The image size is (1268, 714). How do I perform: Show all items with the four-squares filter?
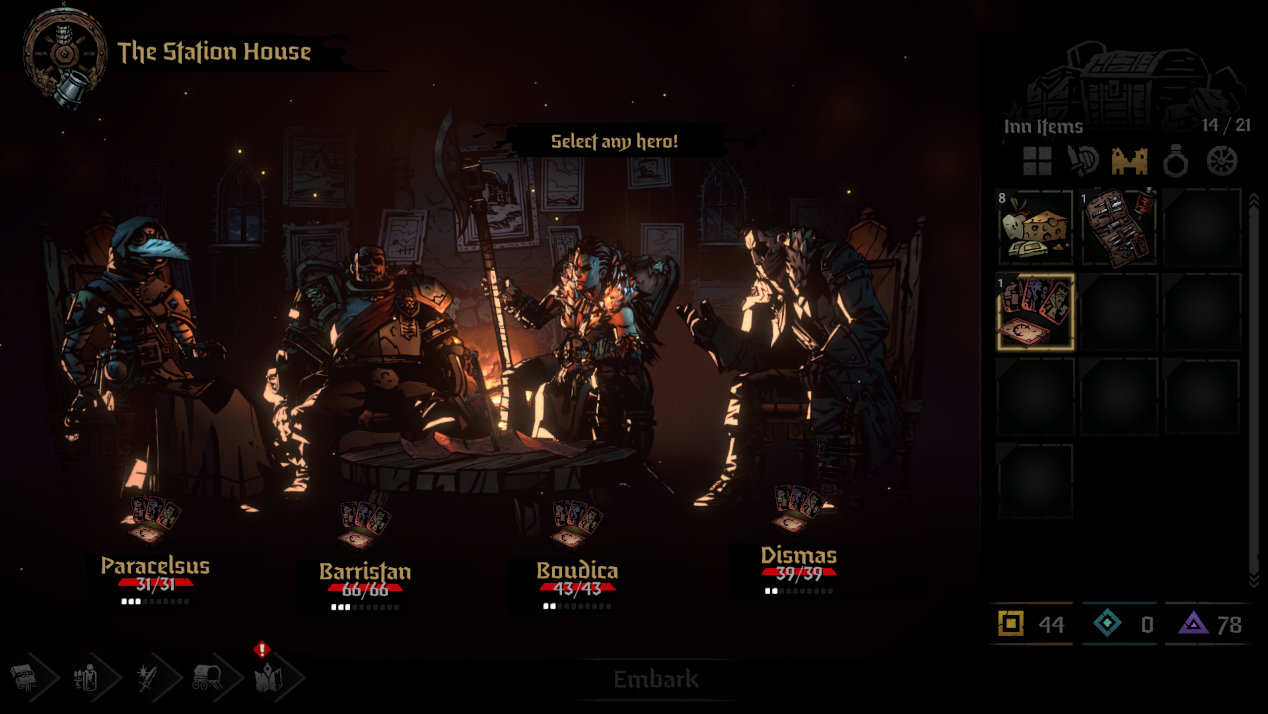1037,161
